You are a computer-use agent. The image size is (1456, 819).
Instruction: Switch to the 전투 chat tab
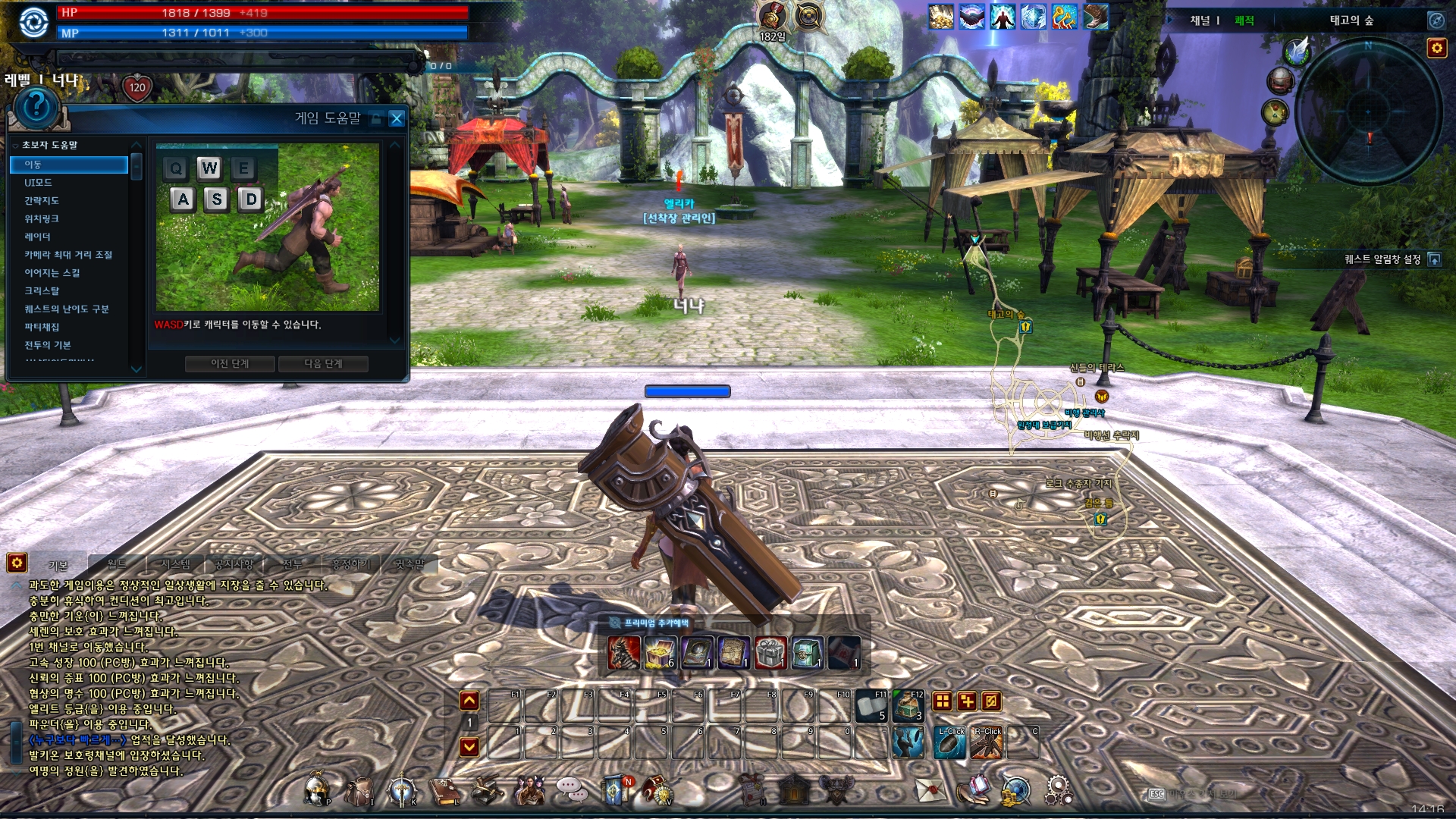coord(293,563)
